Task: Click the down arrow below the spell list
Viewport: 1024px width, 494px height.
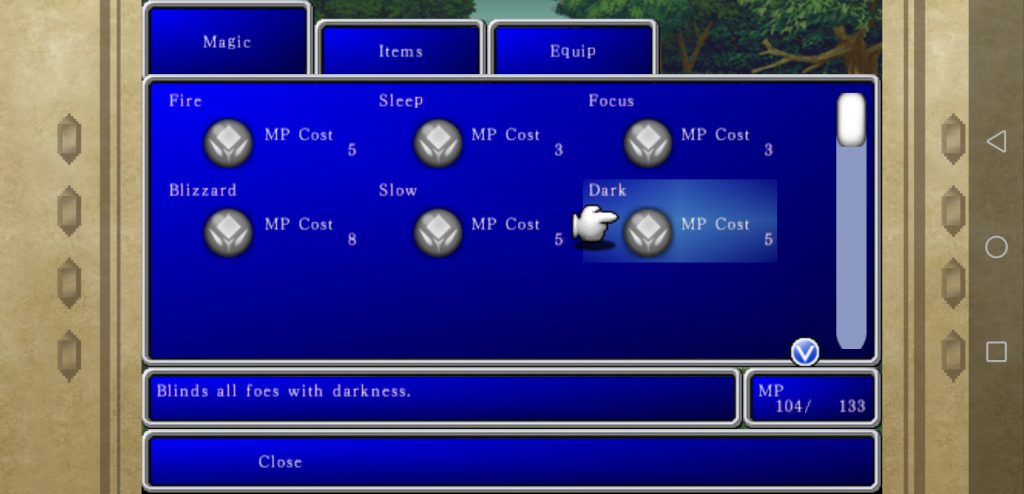Action: click(805, 352)
